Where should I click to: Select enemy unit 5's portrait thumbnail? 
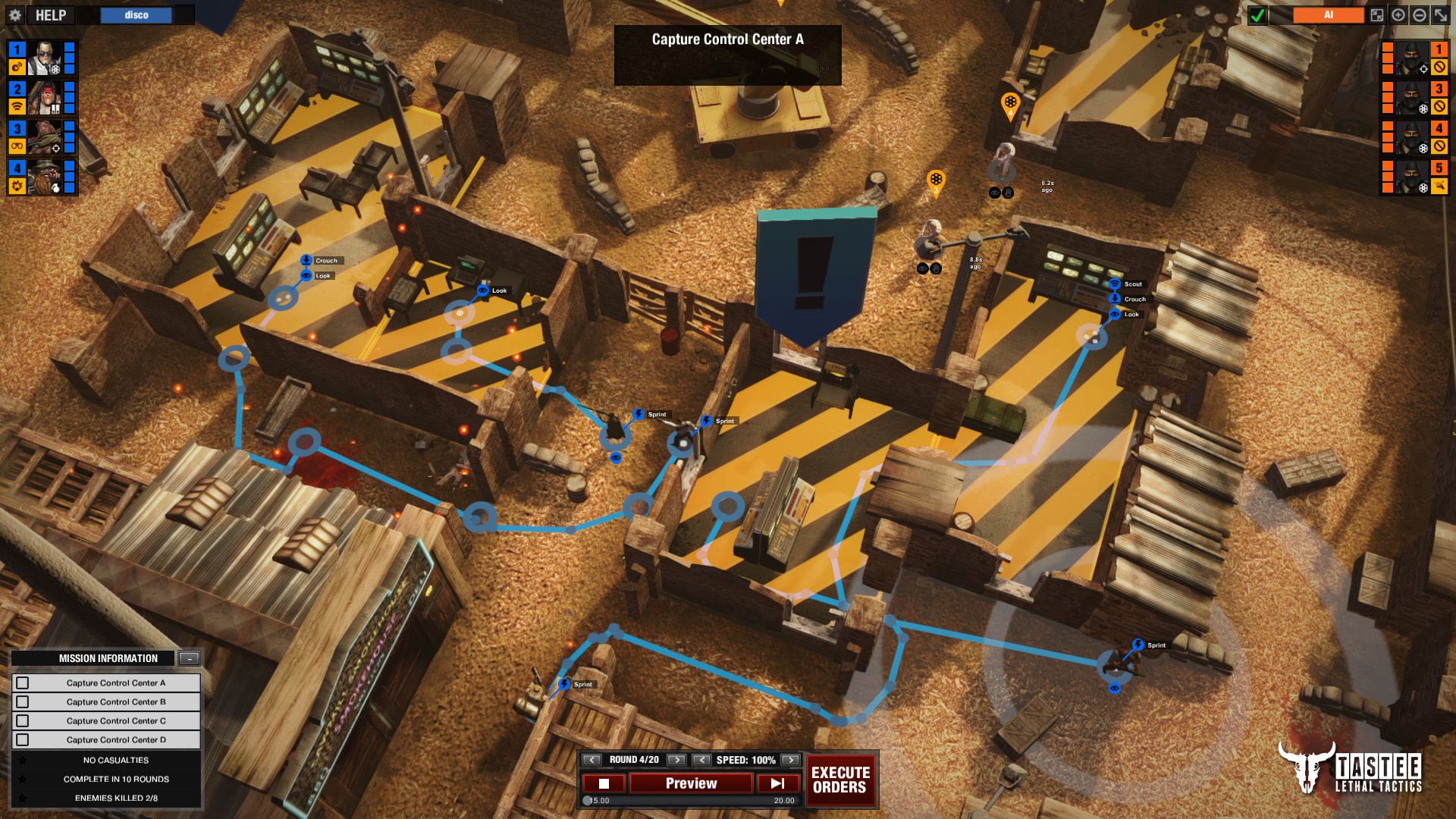(1412, 176)
